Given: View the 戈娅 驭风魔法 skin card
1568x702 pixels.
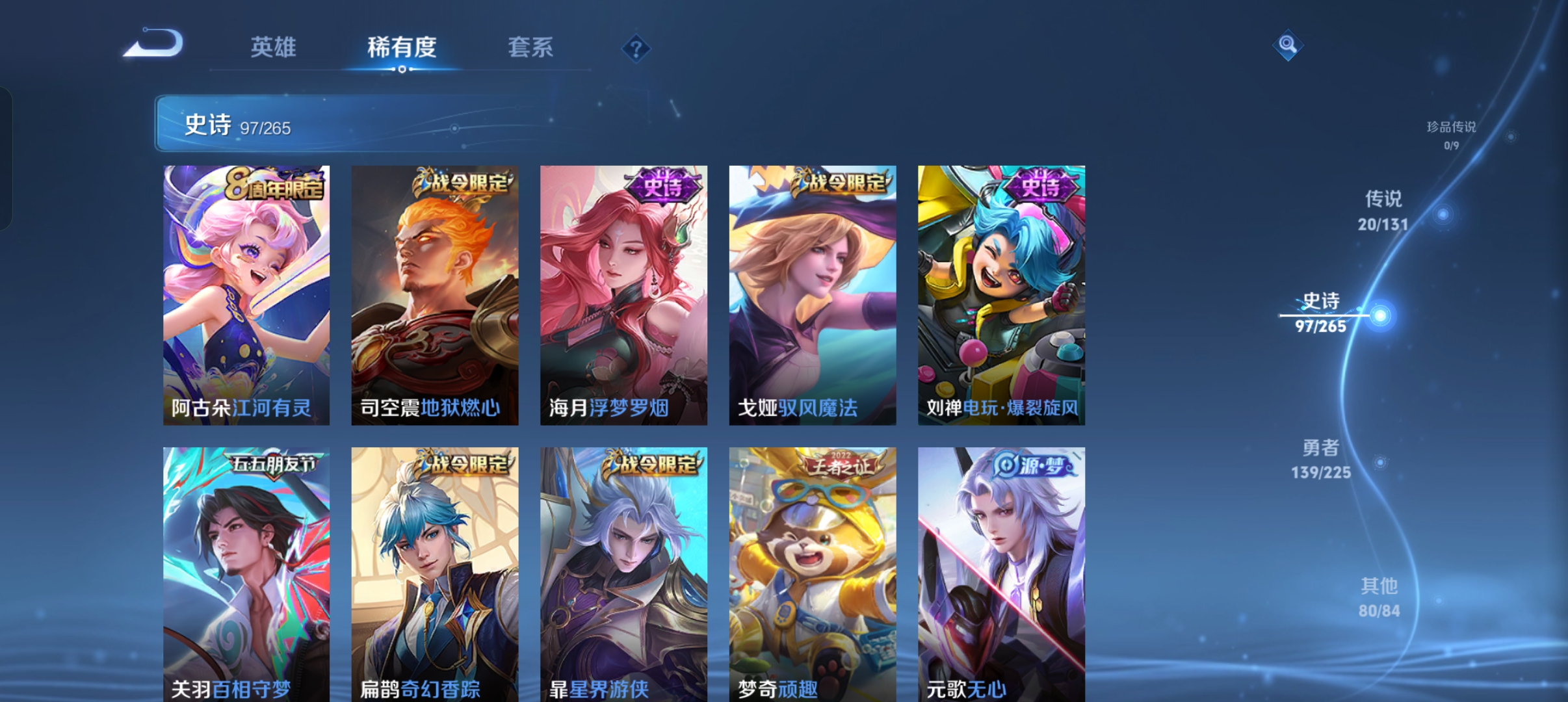Looking at the screenshot, I should pyautogui.click(x=813, y=295).
